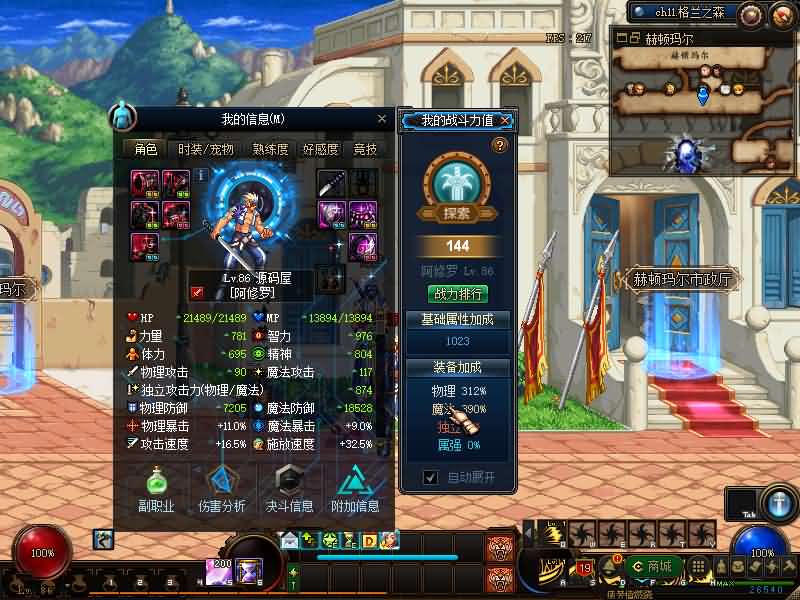Open the 熟练度 tab
The image size is (800, 600).
tap(270, 150)
